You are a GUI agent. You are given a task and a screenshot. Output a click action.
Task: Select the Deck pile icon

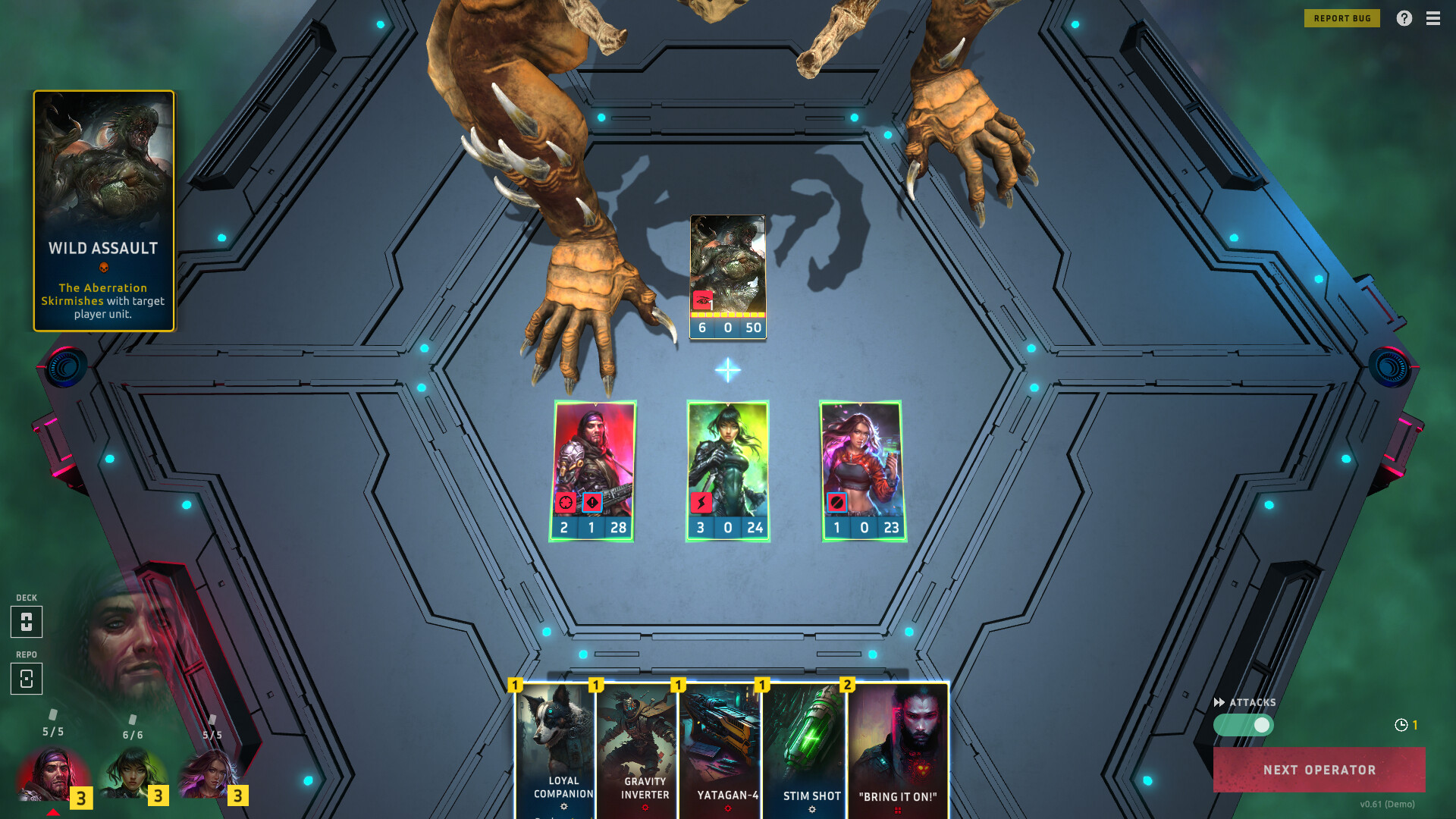(27, 622)
